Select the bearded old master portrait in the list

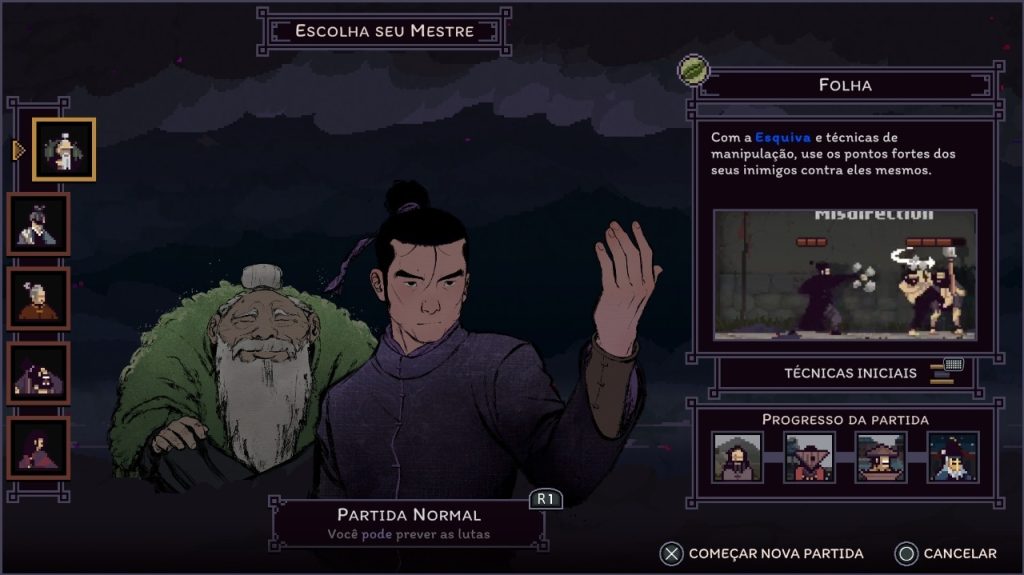pyautogui.click(x=64, y=149)
